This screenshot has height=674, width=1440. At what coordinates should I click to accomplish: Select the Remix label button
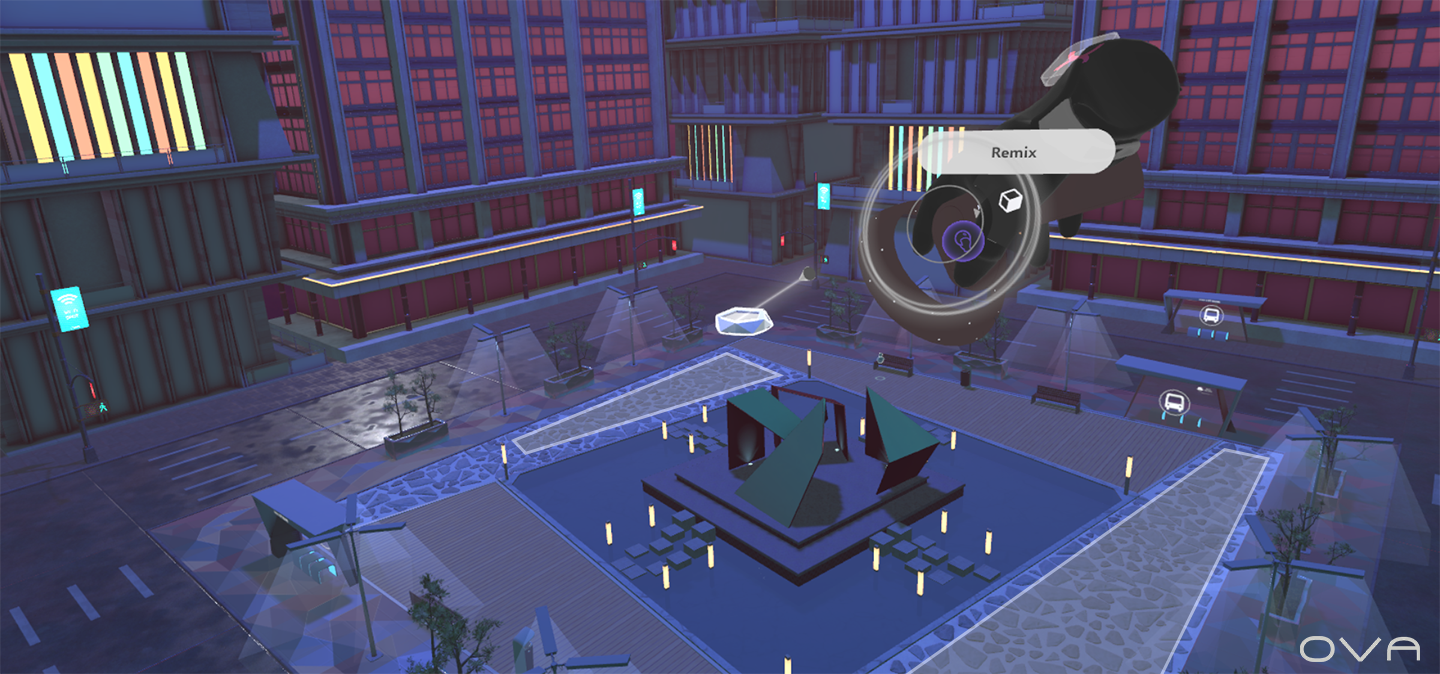click(1013, 153)
